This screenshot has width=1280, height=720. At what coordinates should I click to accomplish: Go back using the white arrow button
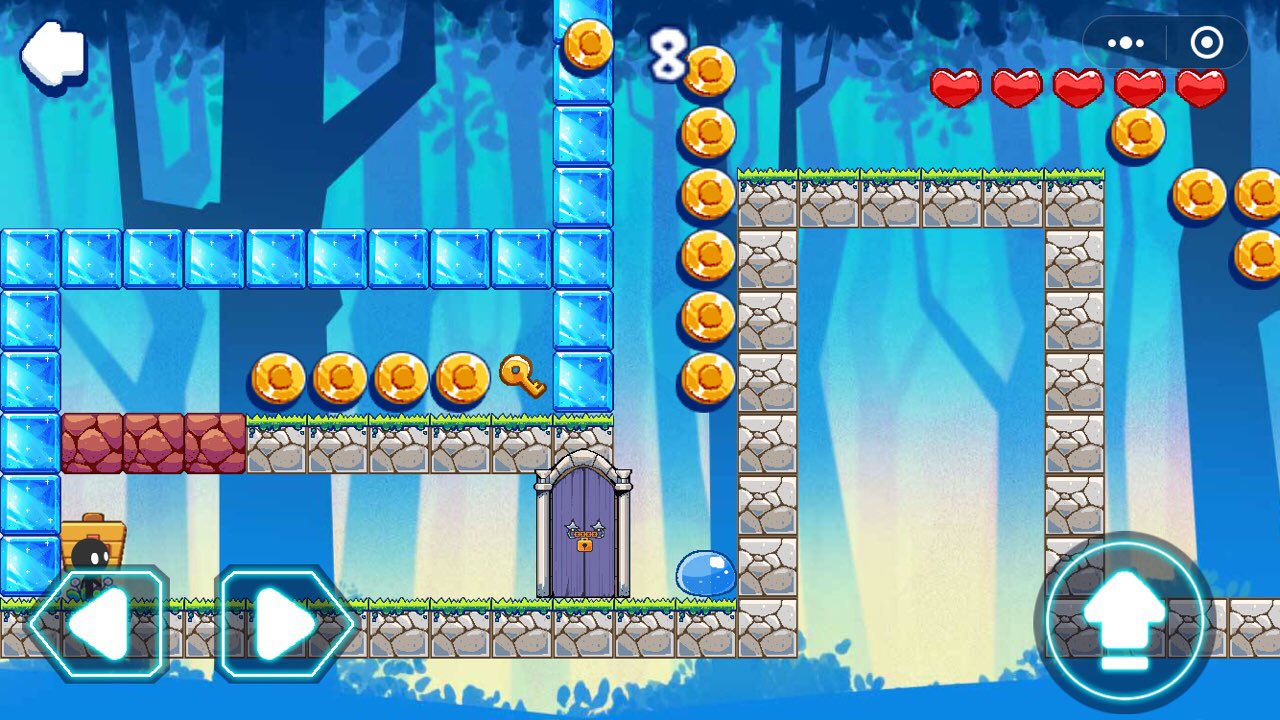pyautogui.click(x=54, y=52)
